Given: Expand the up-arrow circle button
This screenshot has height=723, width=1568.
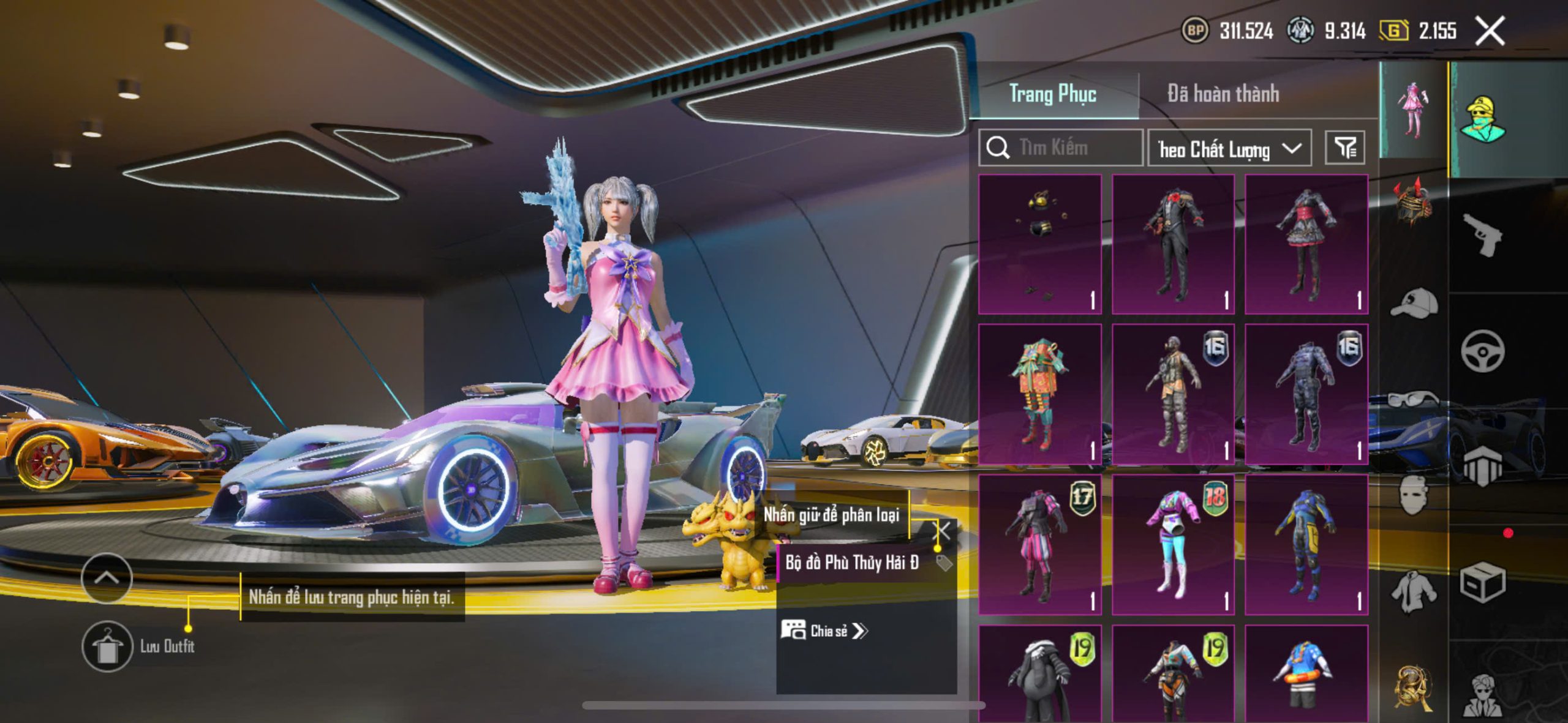Looking at the screenshot, I should [107, 577].
